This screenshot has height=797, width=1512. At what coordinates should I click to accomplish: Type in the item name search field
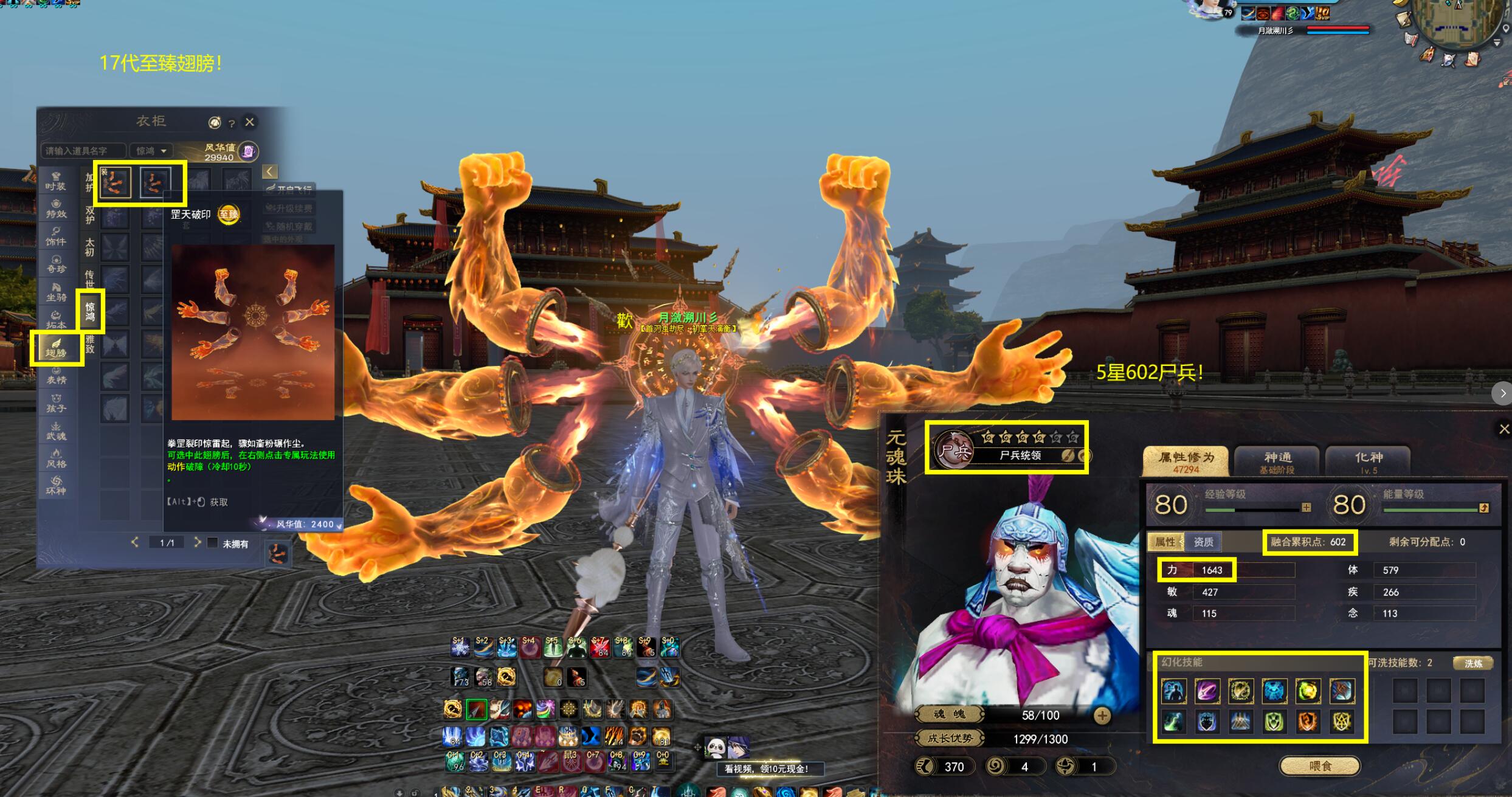coord(83,151)
